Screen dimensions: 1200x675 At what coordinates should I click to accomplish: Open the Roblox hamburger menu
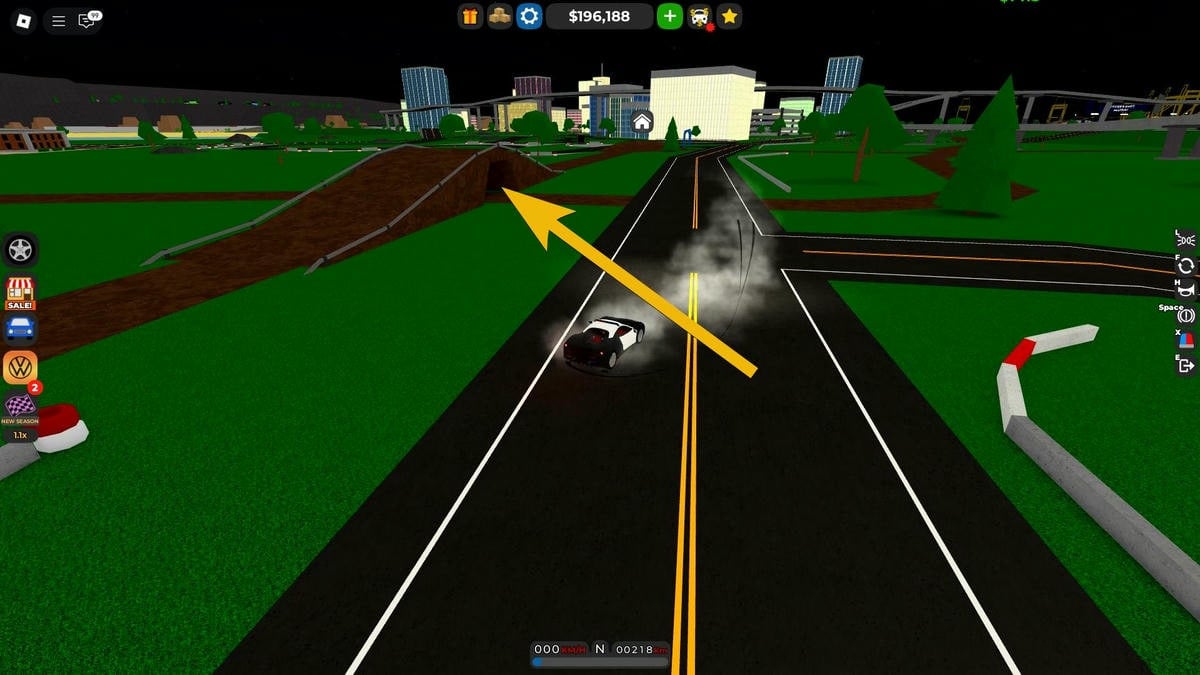(59, 20)
